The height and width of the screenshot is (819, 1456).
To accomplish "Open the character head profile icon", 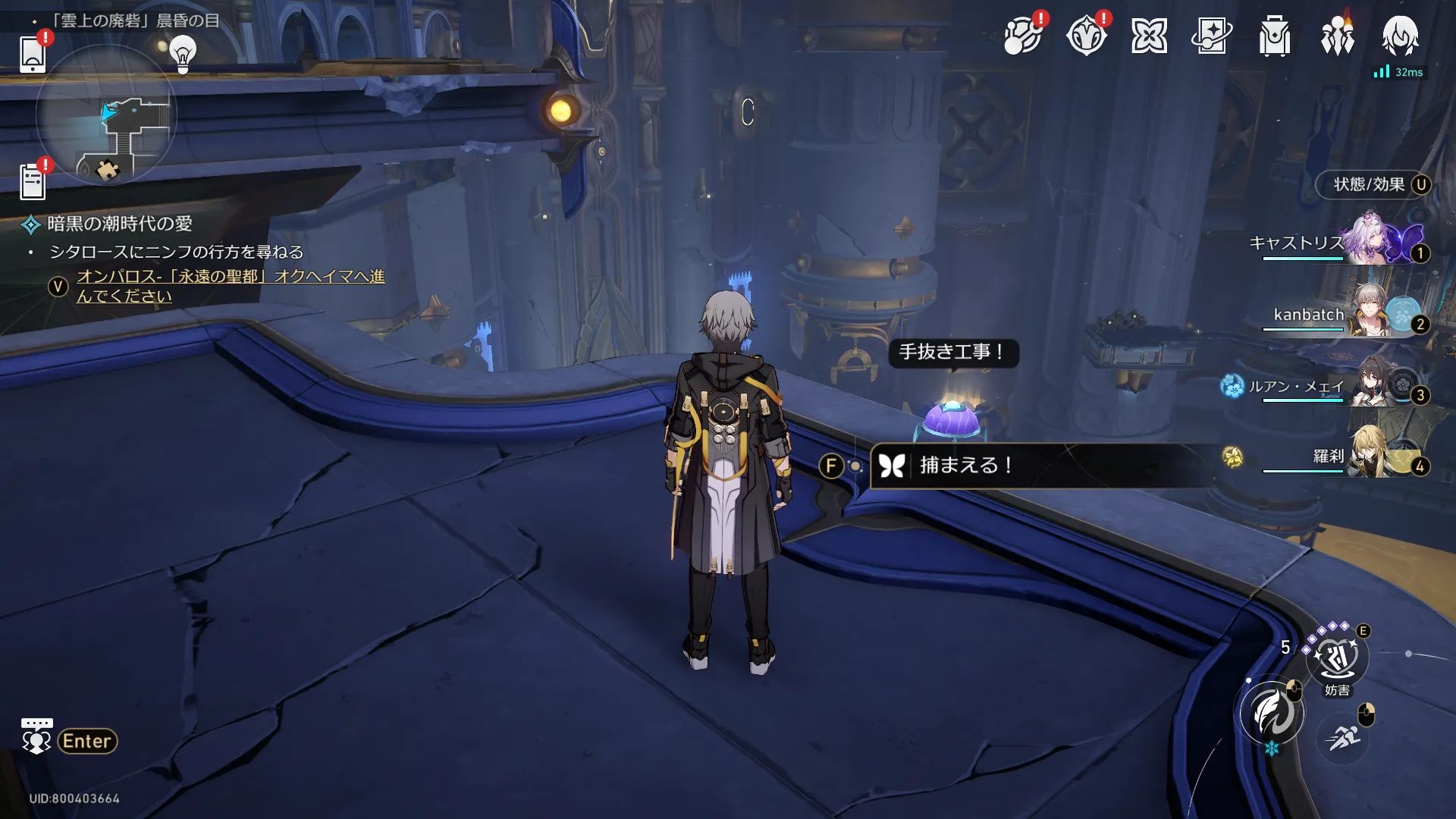I will [1400, 36].
